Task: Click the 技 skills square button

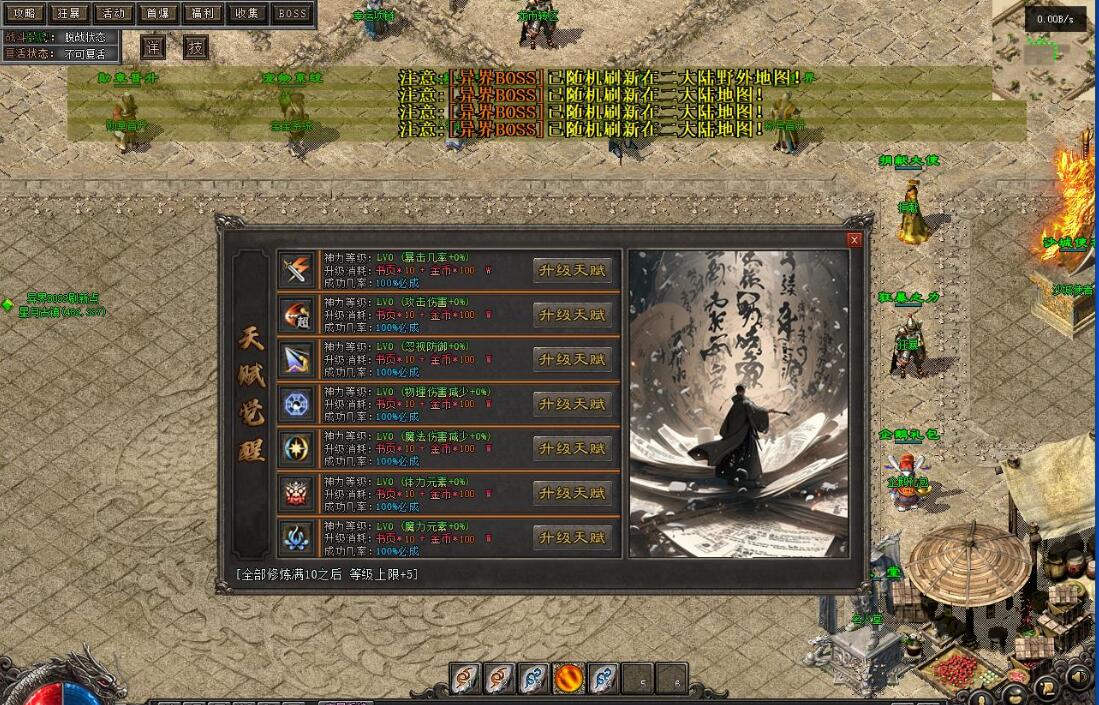Action: pyautogui.click(x=196, y=48)
